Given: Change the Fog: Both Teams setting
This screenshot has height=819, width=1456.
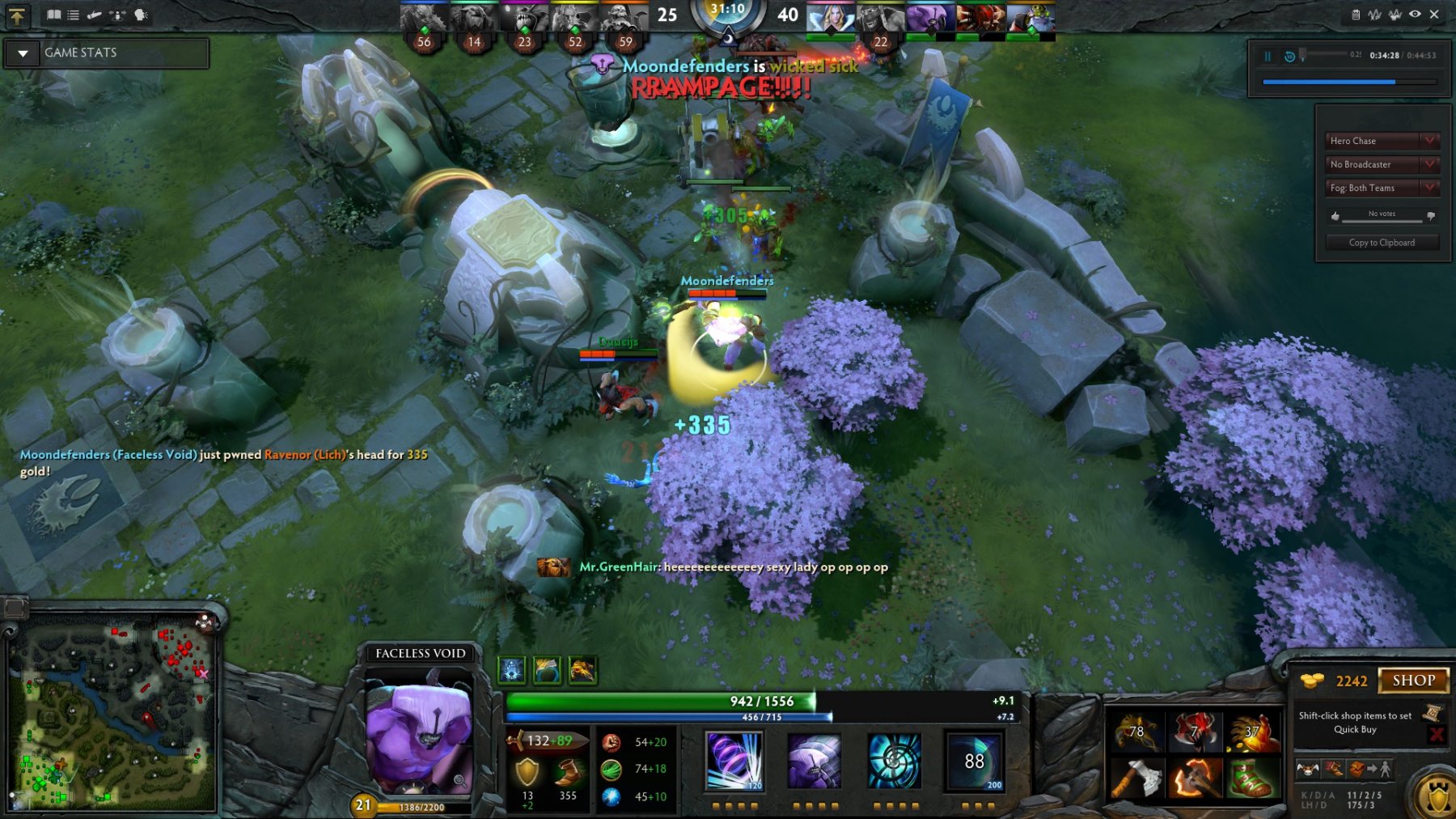Looking at the screenshot, I should pyautogui.click(x=1430, y=188).
